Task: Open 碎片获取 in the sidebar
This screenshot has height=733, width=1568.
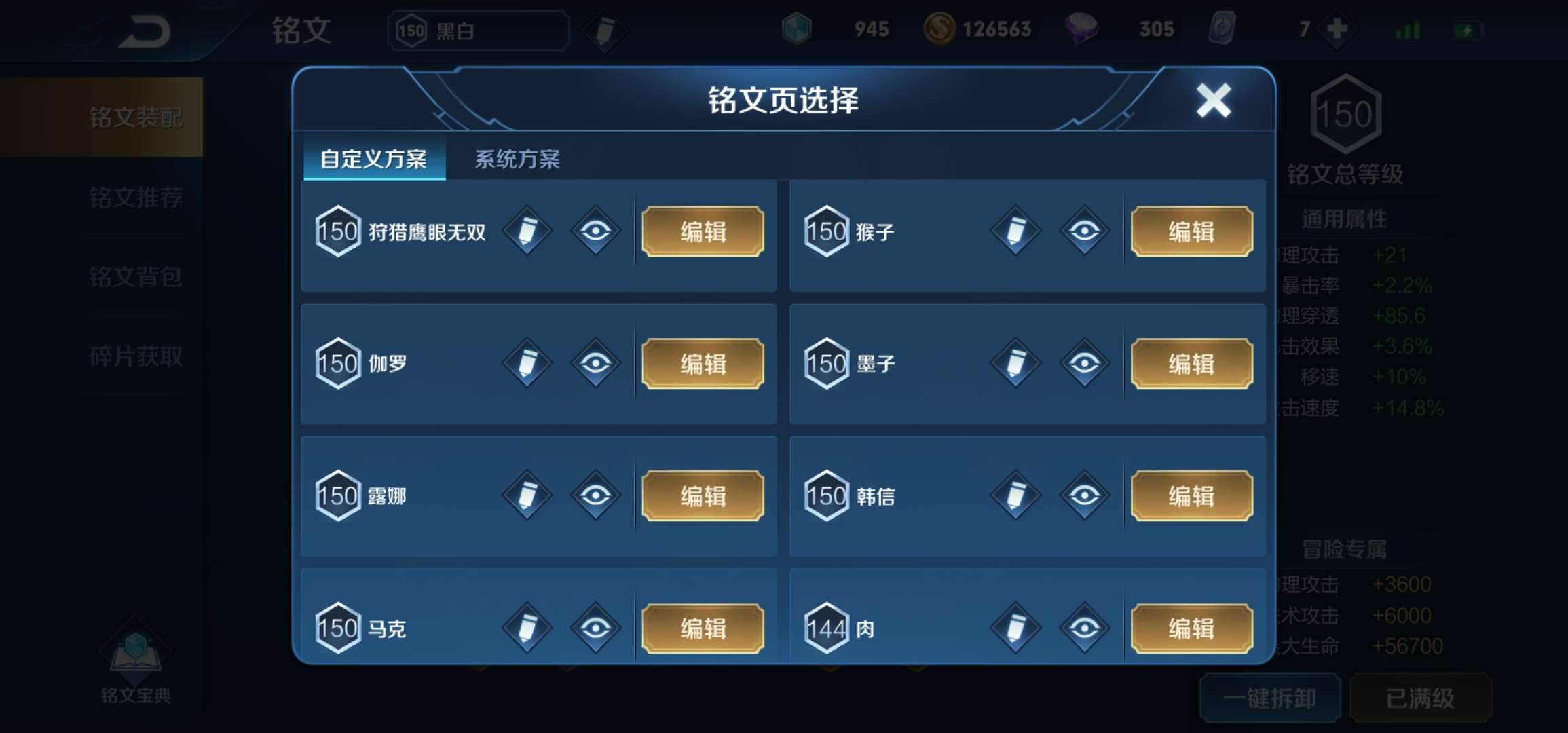Action: coord(136,355)
